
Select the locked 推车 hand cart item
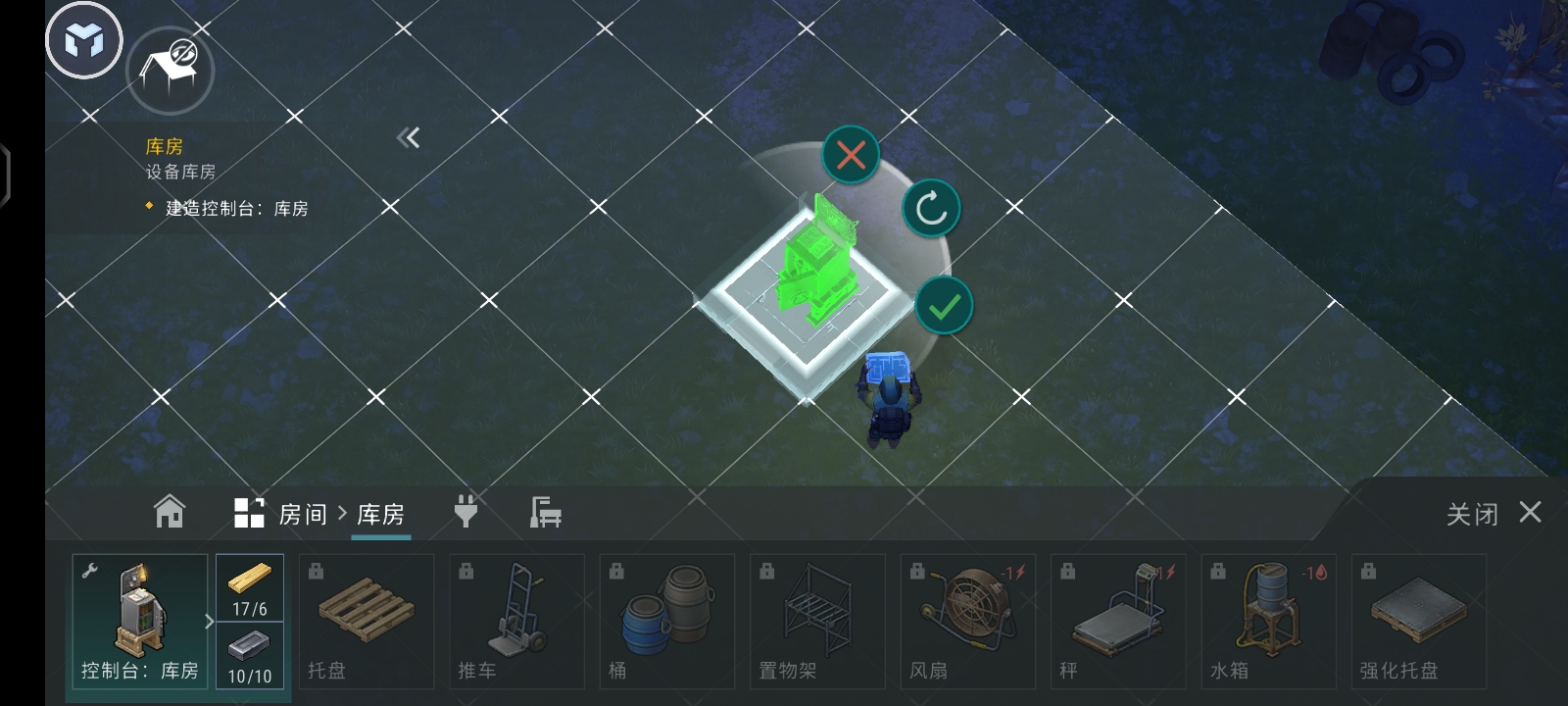tap(516, 621)
